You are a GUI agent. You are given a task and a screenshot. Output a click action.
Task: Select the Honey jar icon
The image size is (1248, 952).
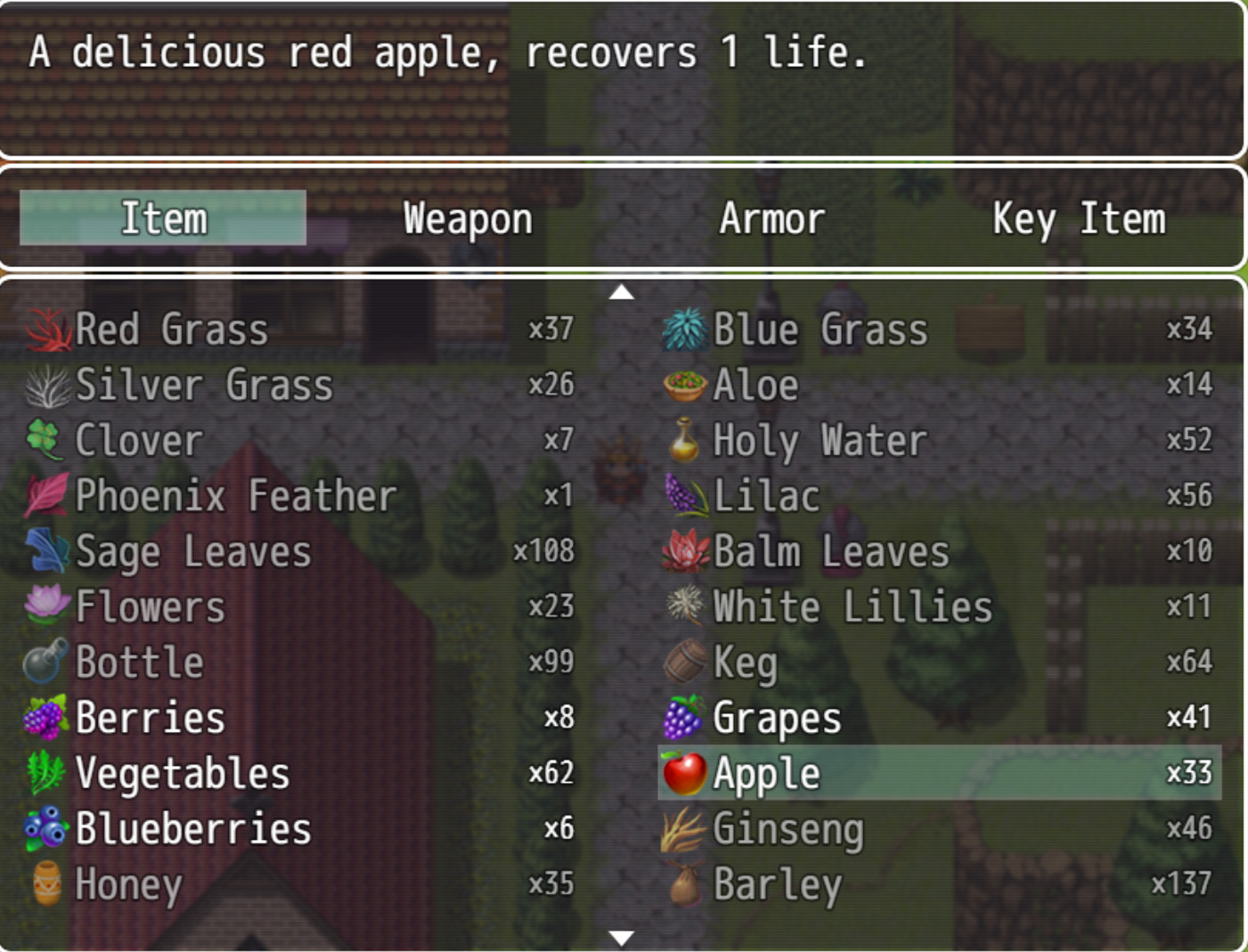pyautogui.click(x=46, y=884)
